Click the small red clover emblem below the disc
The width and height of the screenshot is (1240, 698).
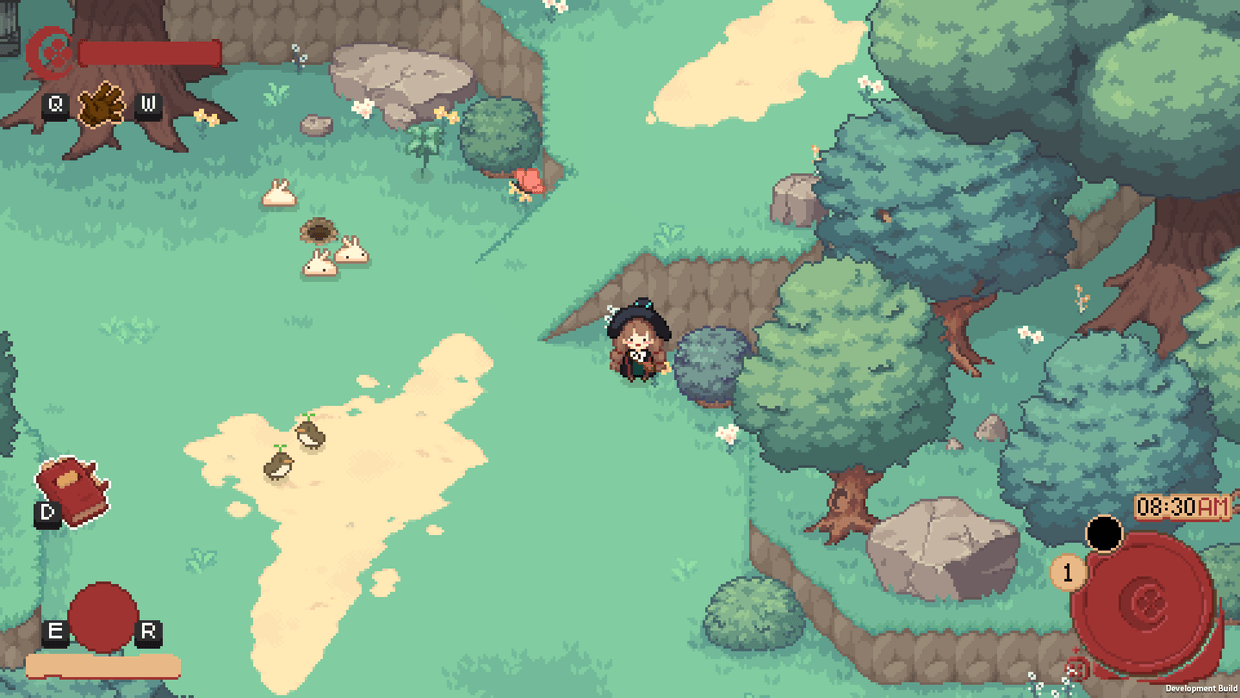(x=1076, y=669)
